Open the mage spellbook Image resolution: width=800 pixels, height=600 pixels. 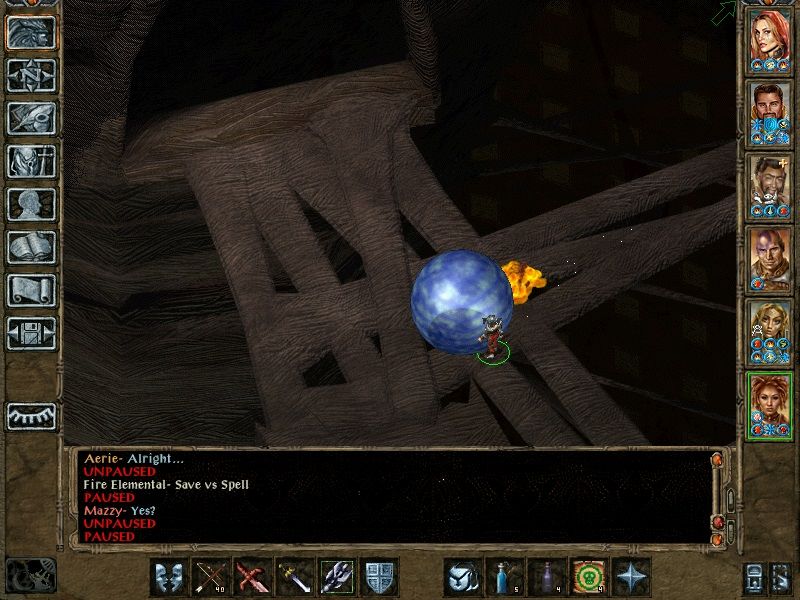31,247
